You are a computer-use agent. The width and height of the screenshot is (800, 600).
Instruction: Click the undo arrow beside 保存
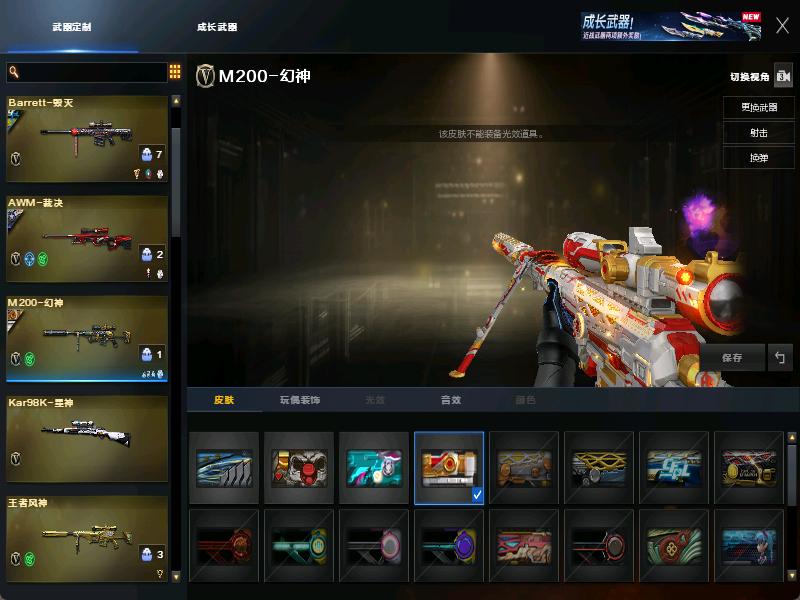tap(780, 357)
